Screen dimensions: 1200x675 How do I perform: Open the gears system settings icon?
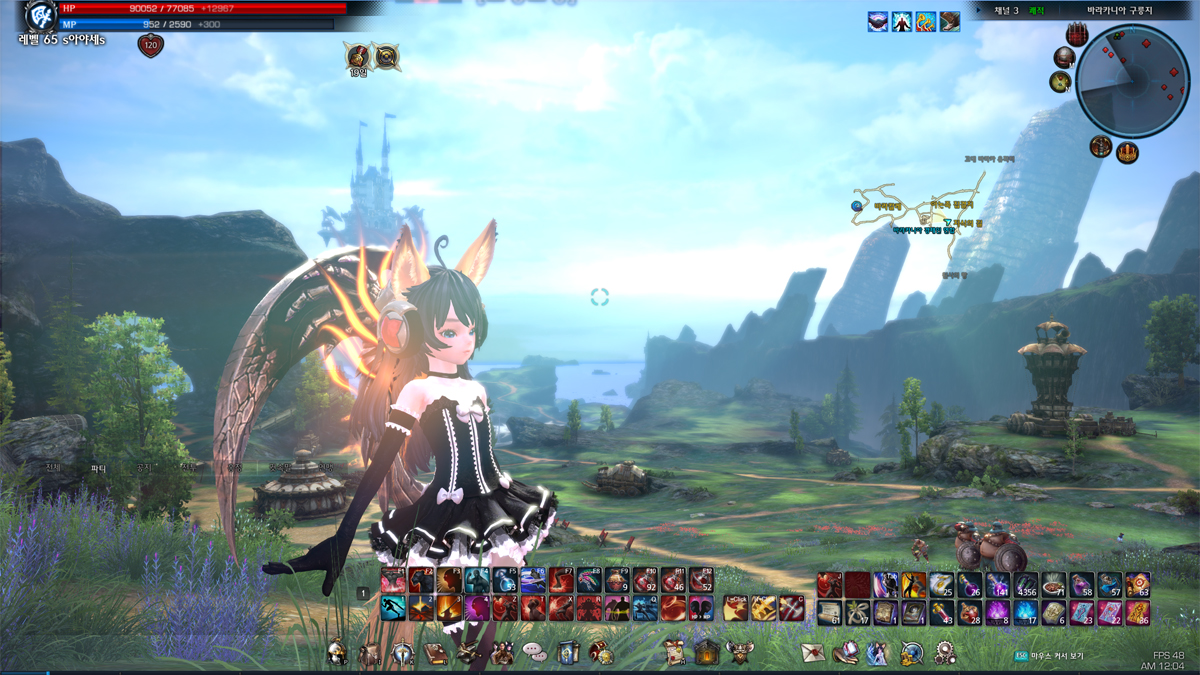tap(945, 653)
